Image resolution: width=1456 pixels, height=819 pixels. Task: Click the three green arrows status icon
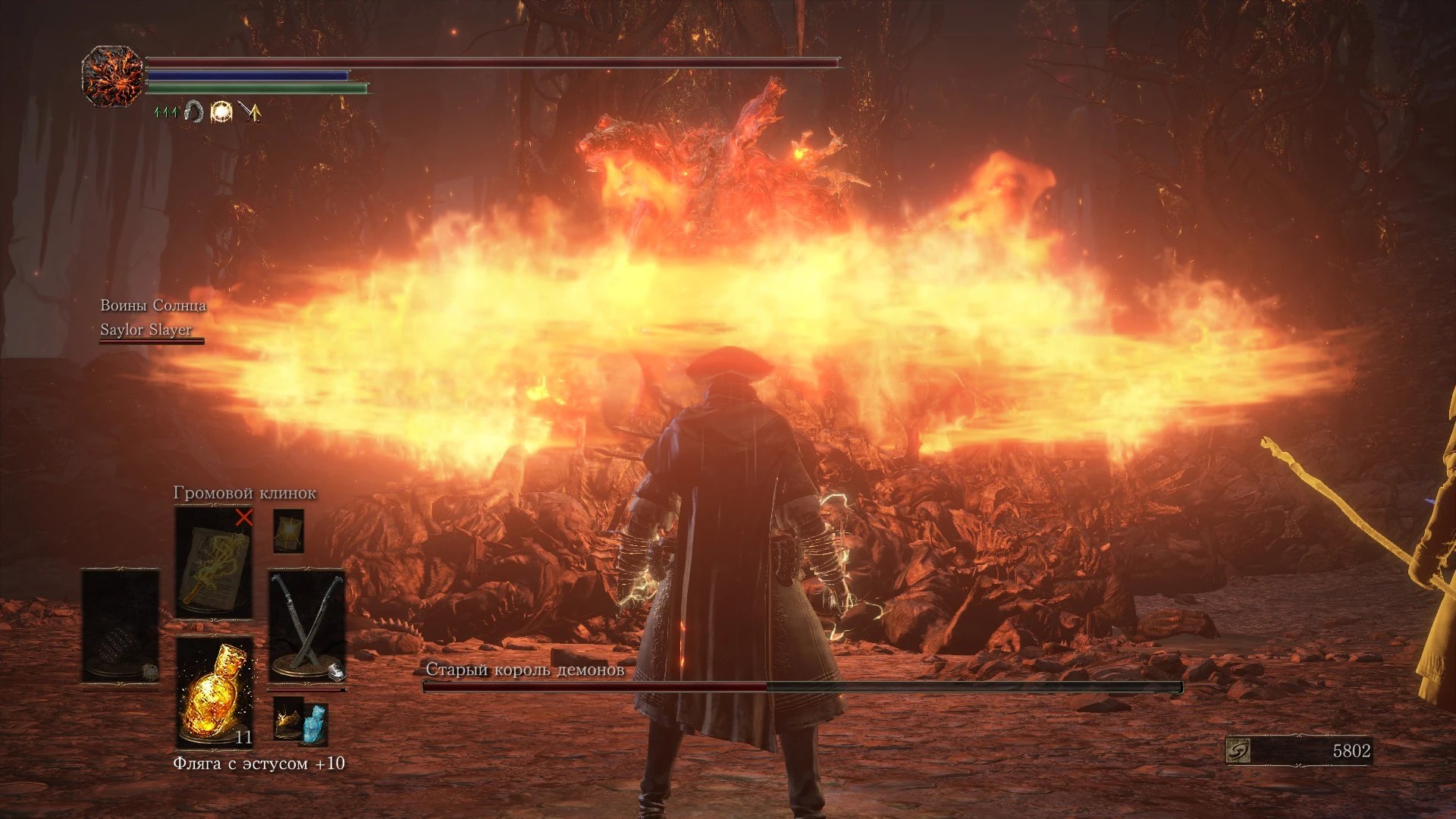(165, 112)
